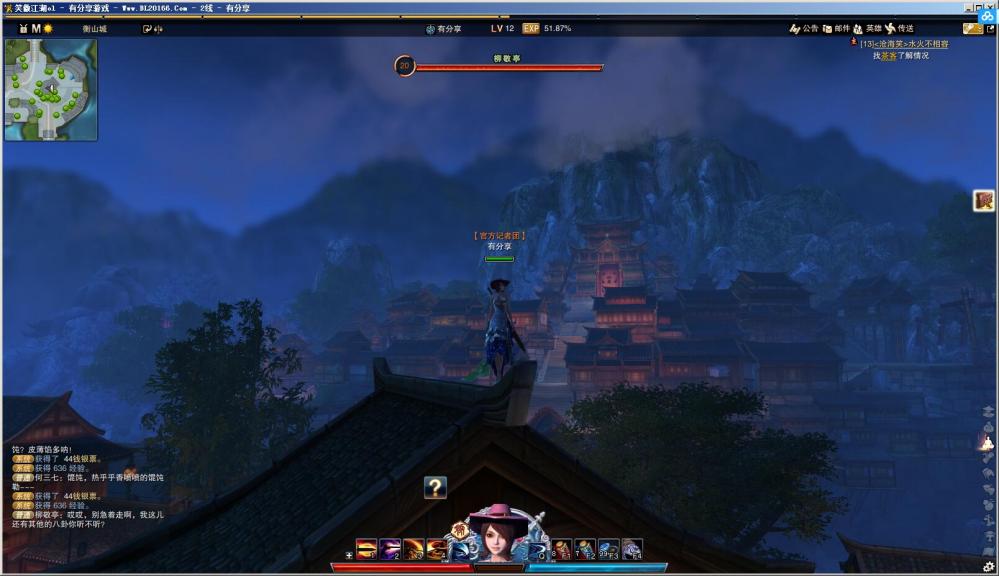999x576 pixels.
Task: Use the item in slot F3
Action: pyautogui.click(x=609, y=549)
